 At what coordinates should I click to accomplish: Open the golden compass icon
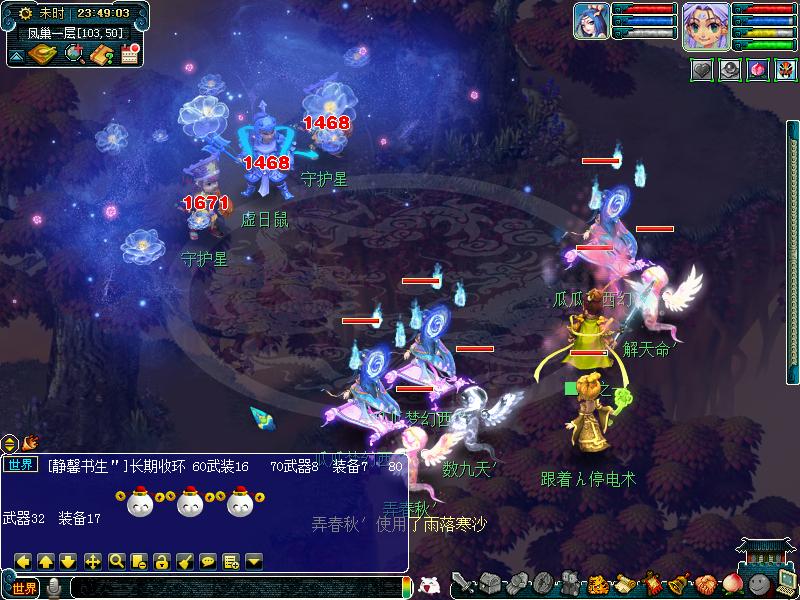coord(43,54)
